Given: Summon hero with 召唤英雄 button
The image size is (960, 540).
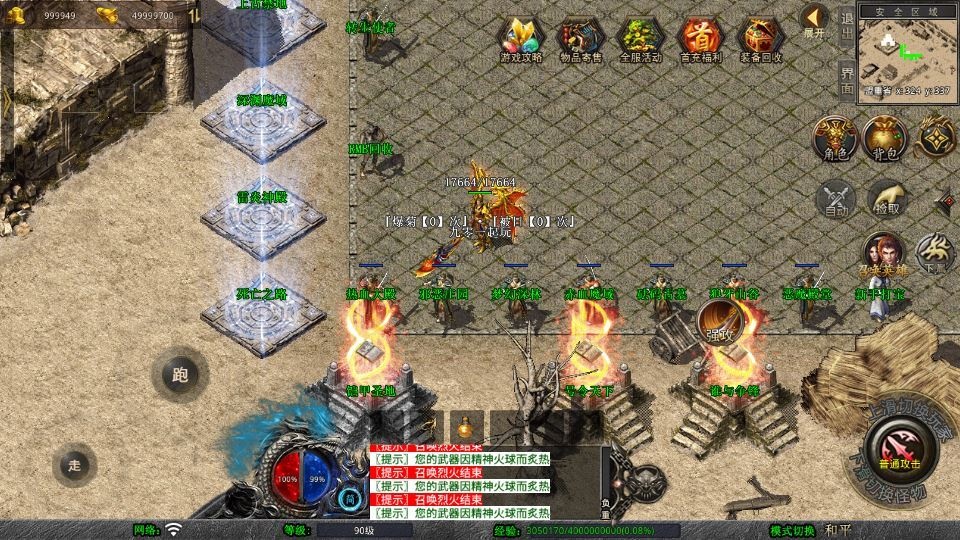Looking at the screenshot, I should pyautogui.click(x=882, y=256).
